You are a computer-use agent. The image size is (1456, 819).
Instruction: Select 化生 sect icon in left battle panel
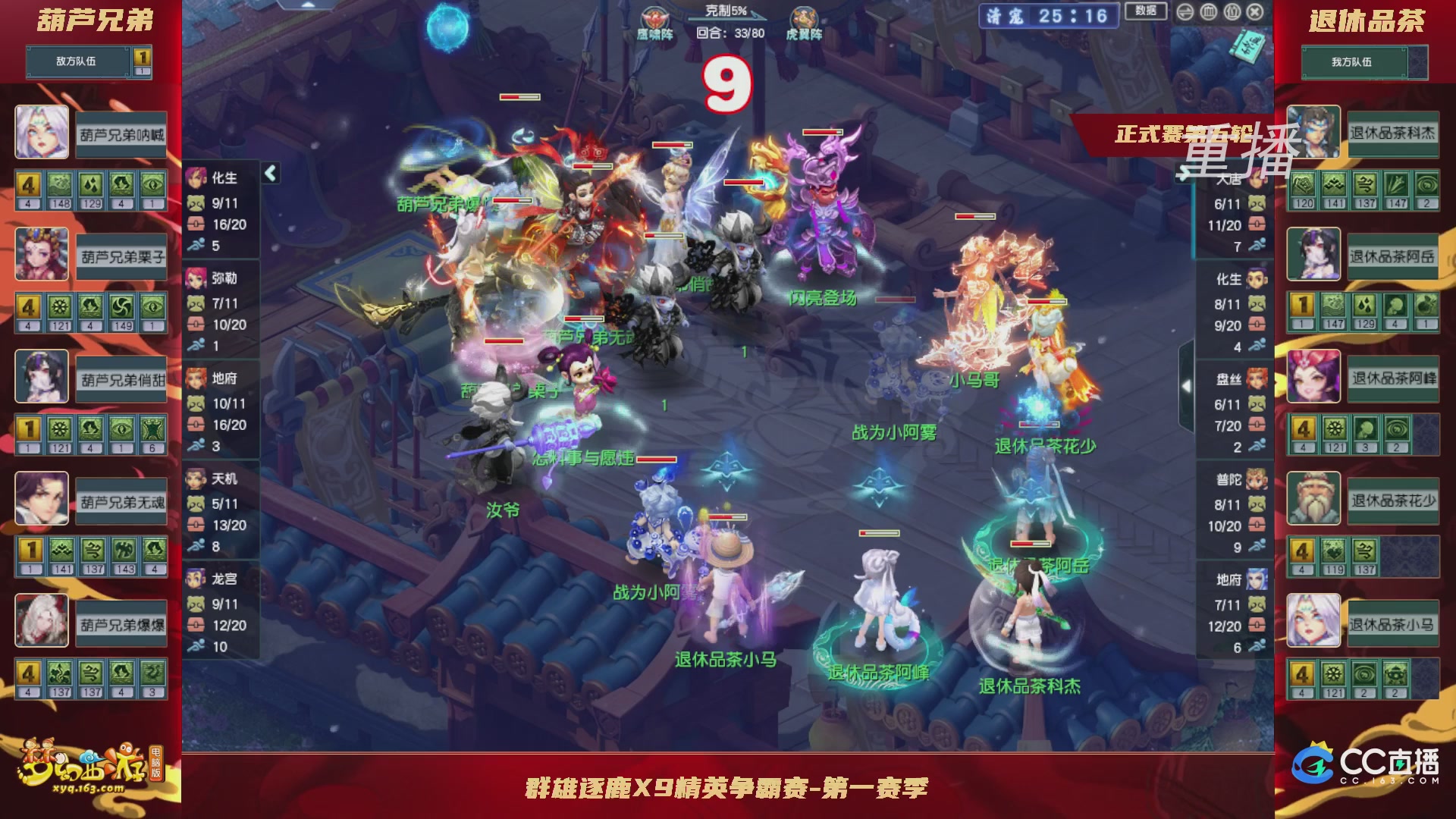(x=196, y=176)
